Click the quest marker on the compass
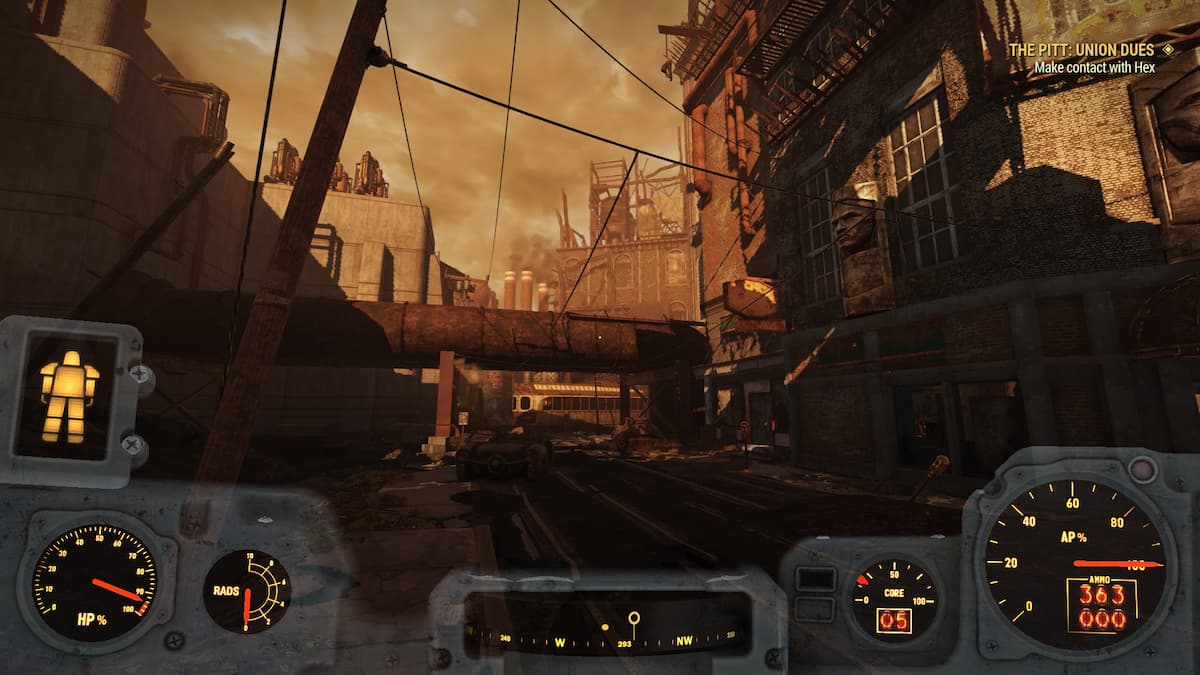 pos(633,621)
